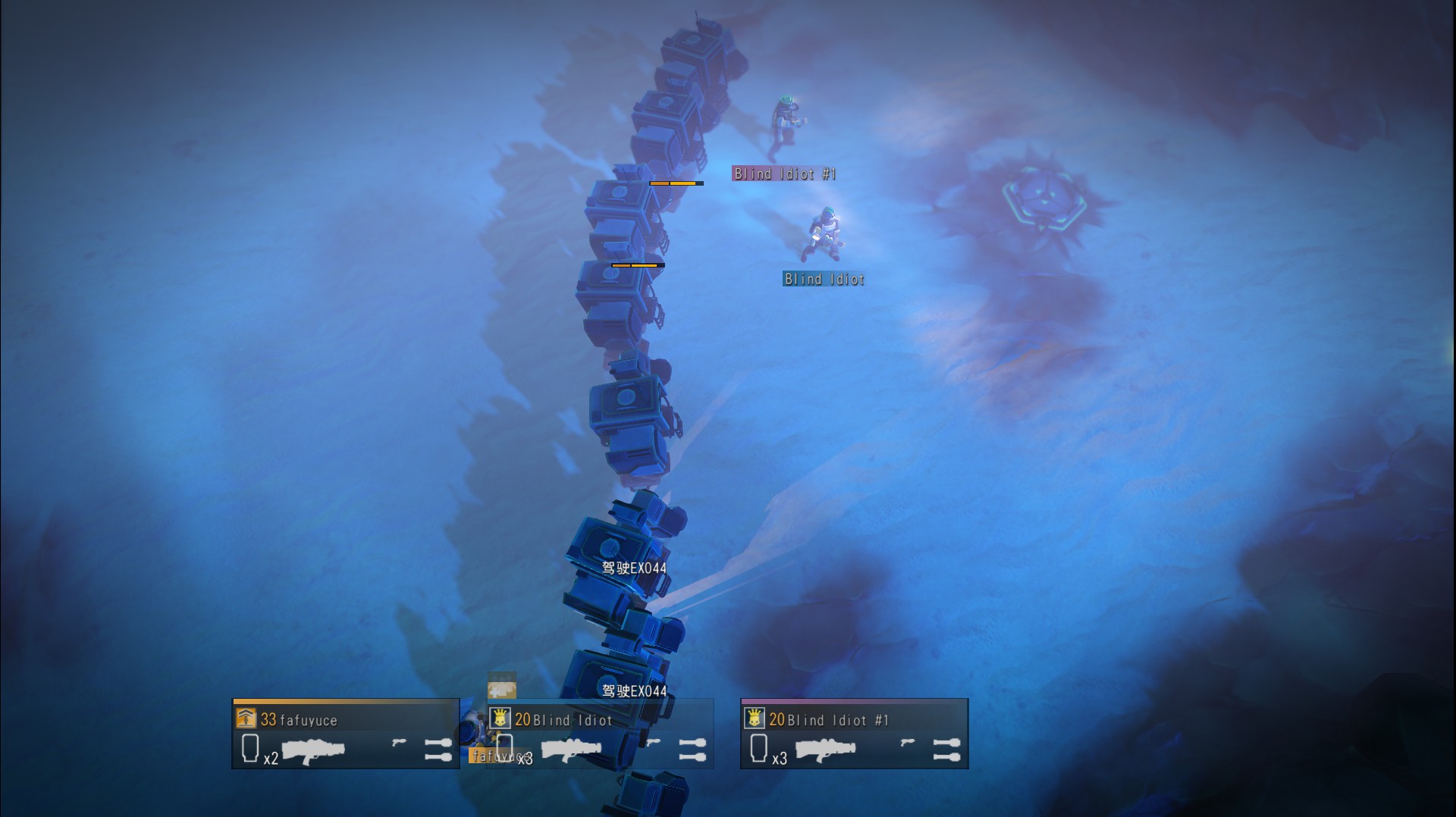The width and height of the screenshot is (1456, 817).
Task: Click the Blind Idiot #1 nametag label
Action: 783,174
